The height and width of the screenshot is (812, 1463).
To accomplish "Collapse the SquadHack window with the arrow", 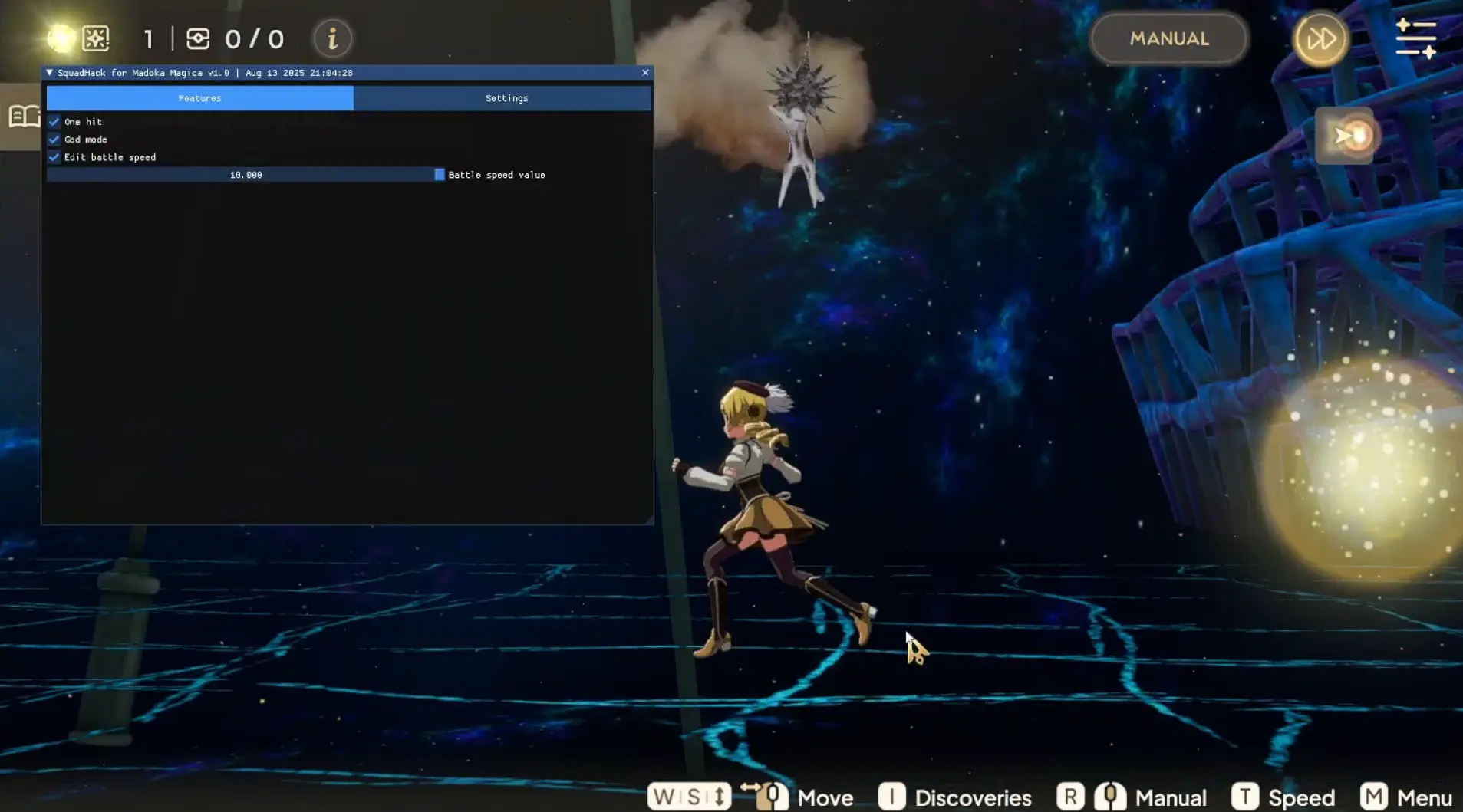I will click(50, 73).
